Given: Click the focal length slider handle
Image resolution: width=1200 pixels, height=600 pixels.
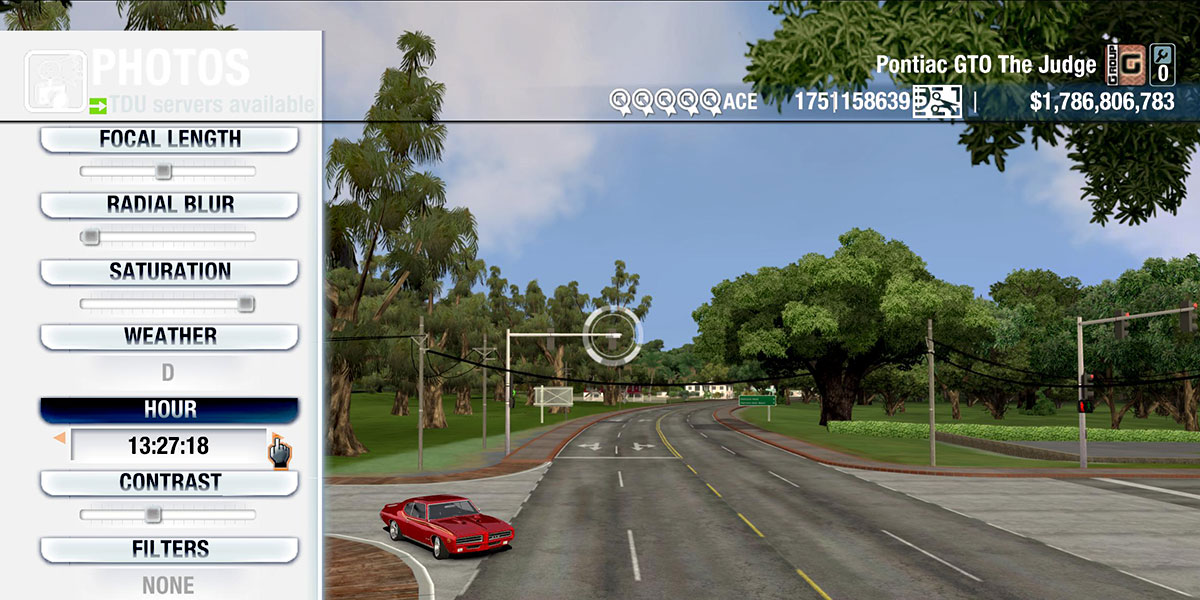Looking at the screenshot, I should [163, 172].
